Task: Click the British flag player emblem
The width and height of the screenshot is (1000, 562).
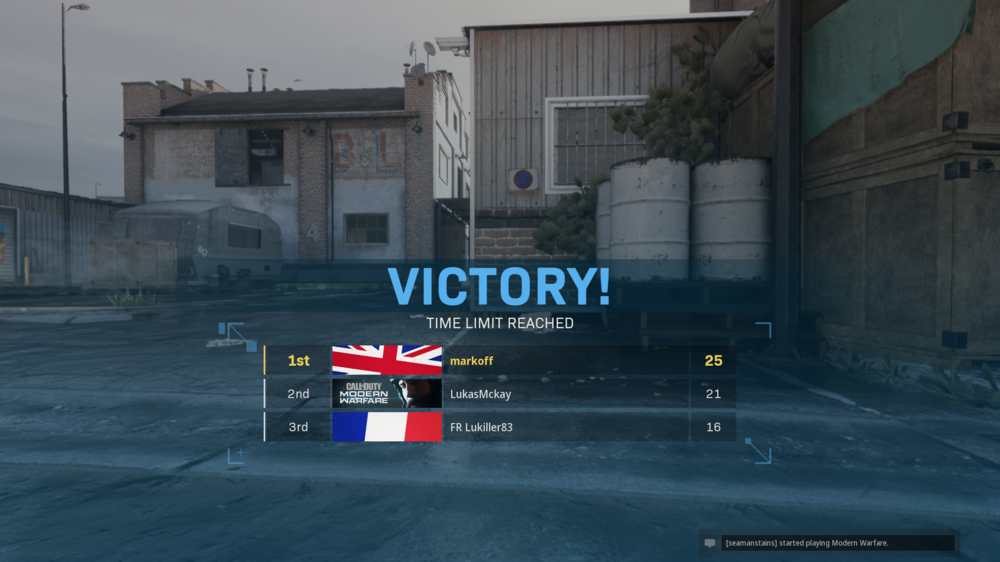Action: (x=386, y=360)
